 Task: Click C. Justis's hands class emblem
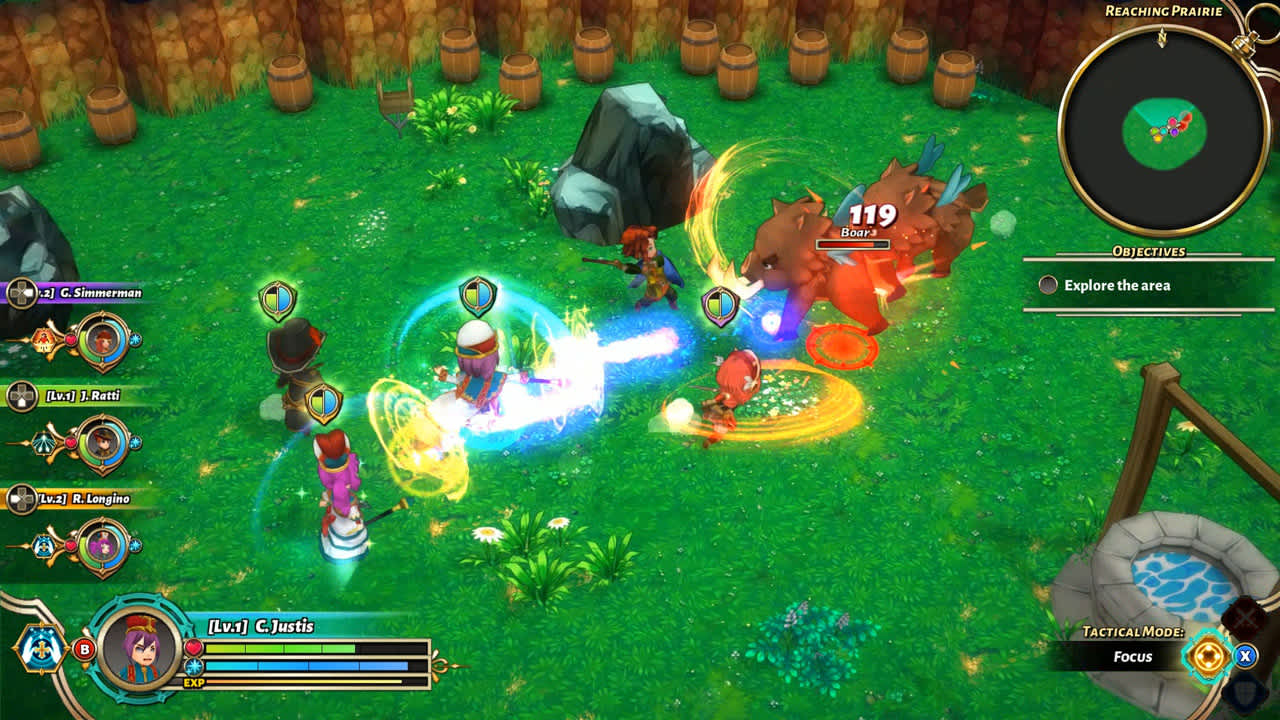tap(41, 650)
